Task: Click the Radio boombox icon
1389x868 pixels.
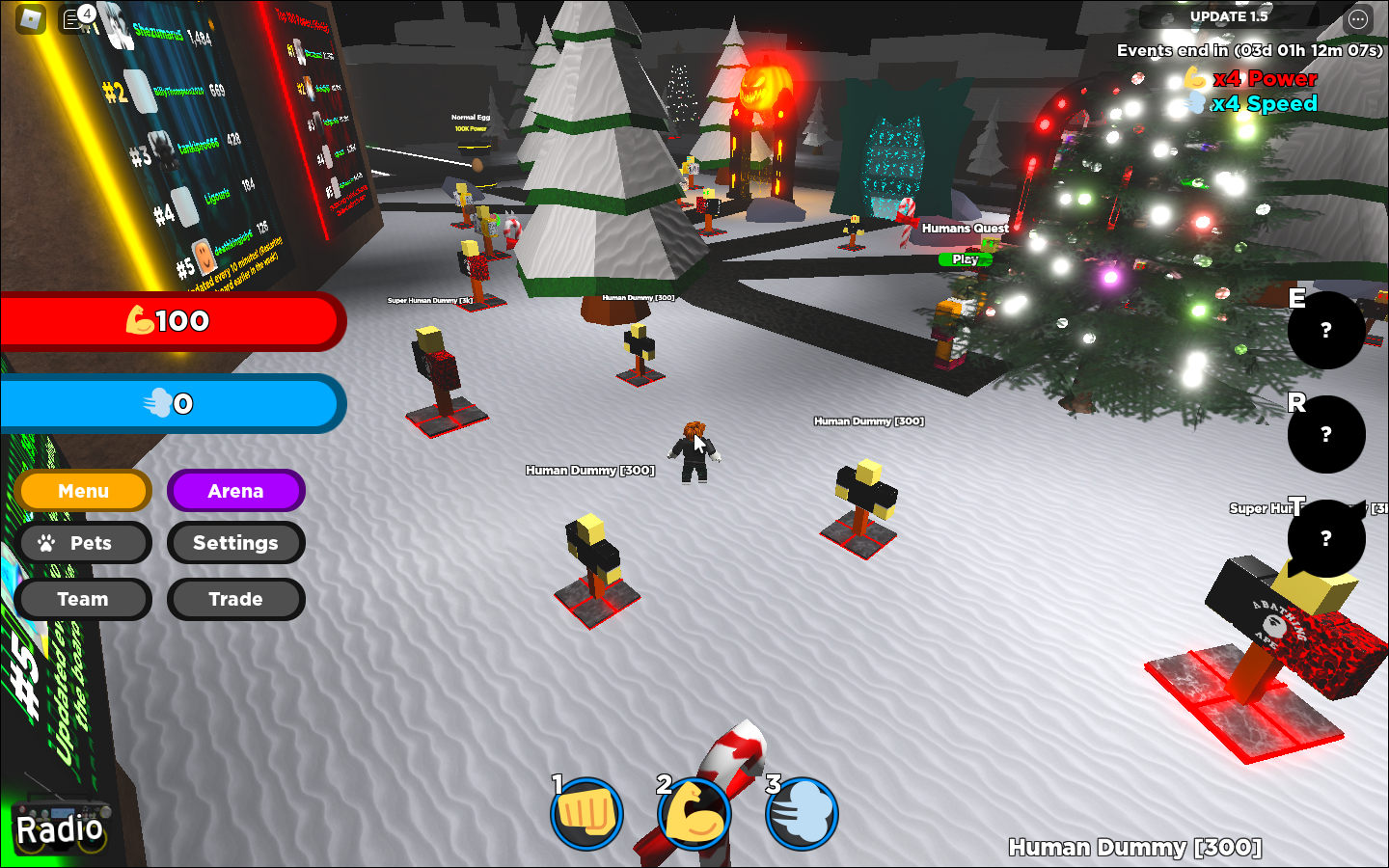Action: click(60, 826)
